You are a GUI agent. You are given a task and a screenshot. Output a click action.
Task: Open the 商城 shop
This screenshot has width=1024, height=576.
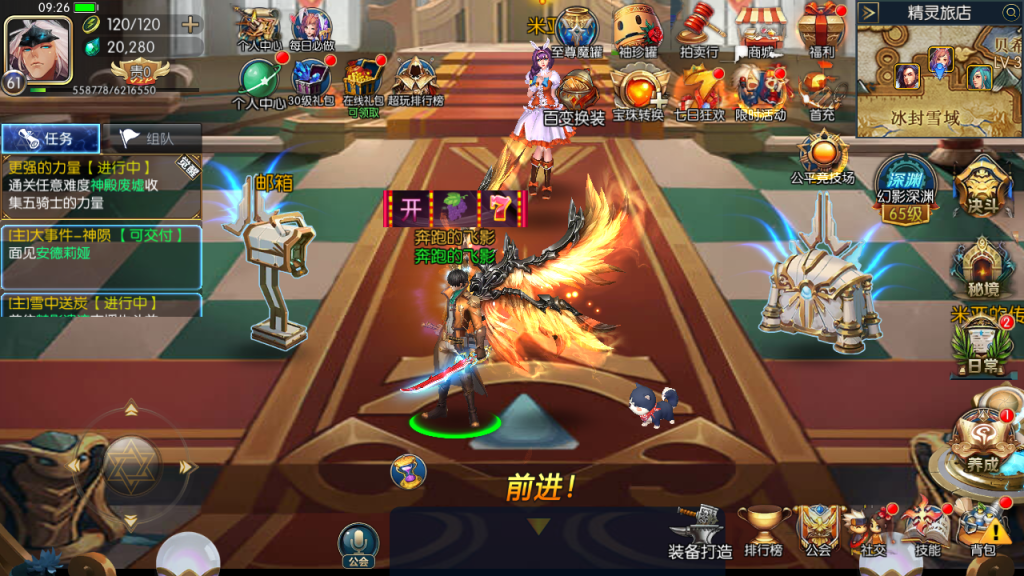(759, 27)
